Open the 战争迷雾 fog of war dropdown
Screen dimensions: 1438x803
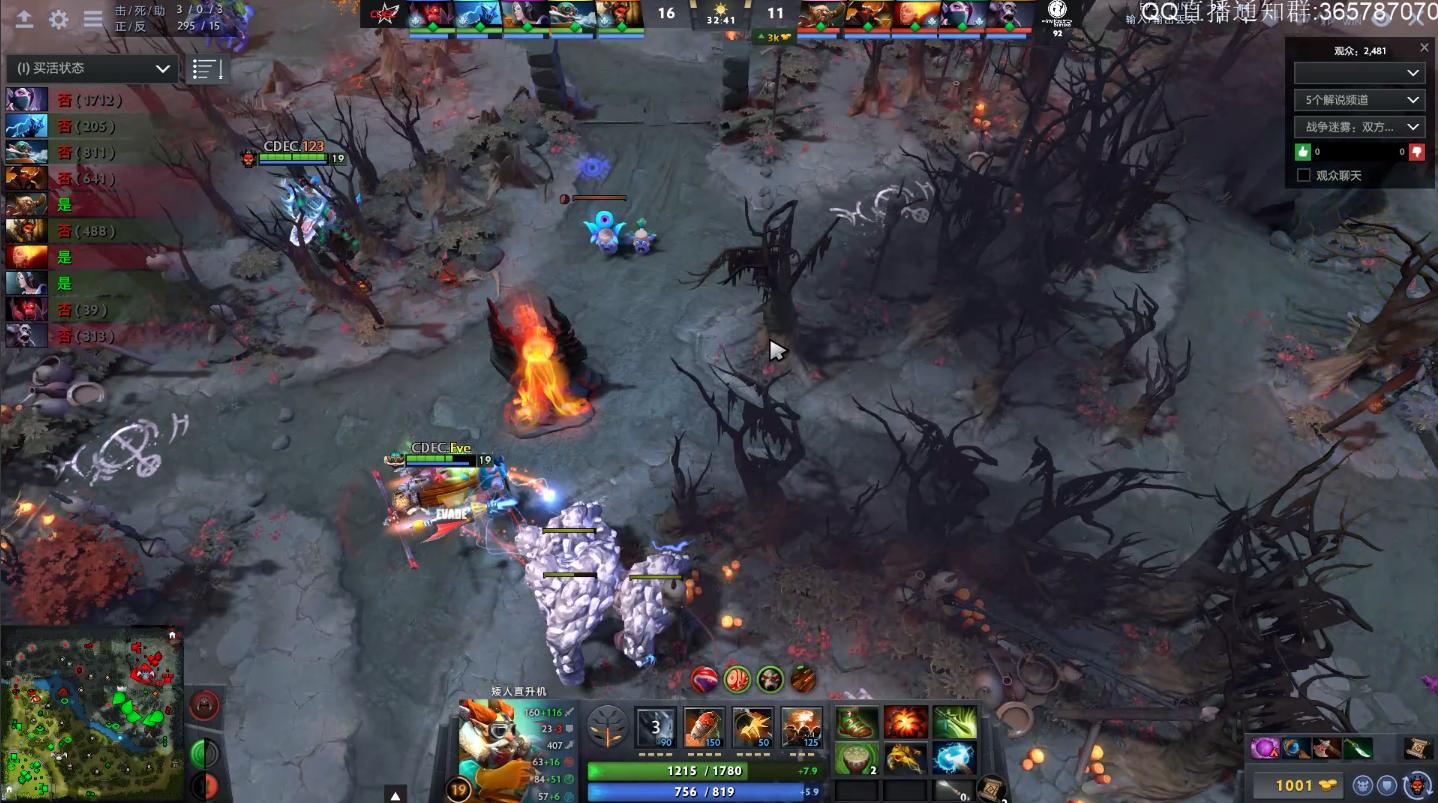point(1359,126)
